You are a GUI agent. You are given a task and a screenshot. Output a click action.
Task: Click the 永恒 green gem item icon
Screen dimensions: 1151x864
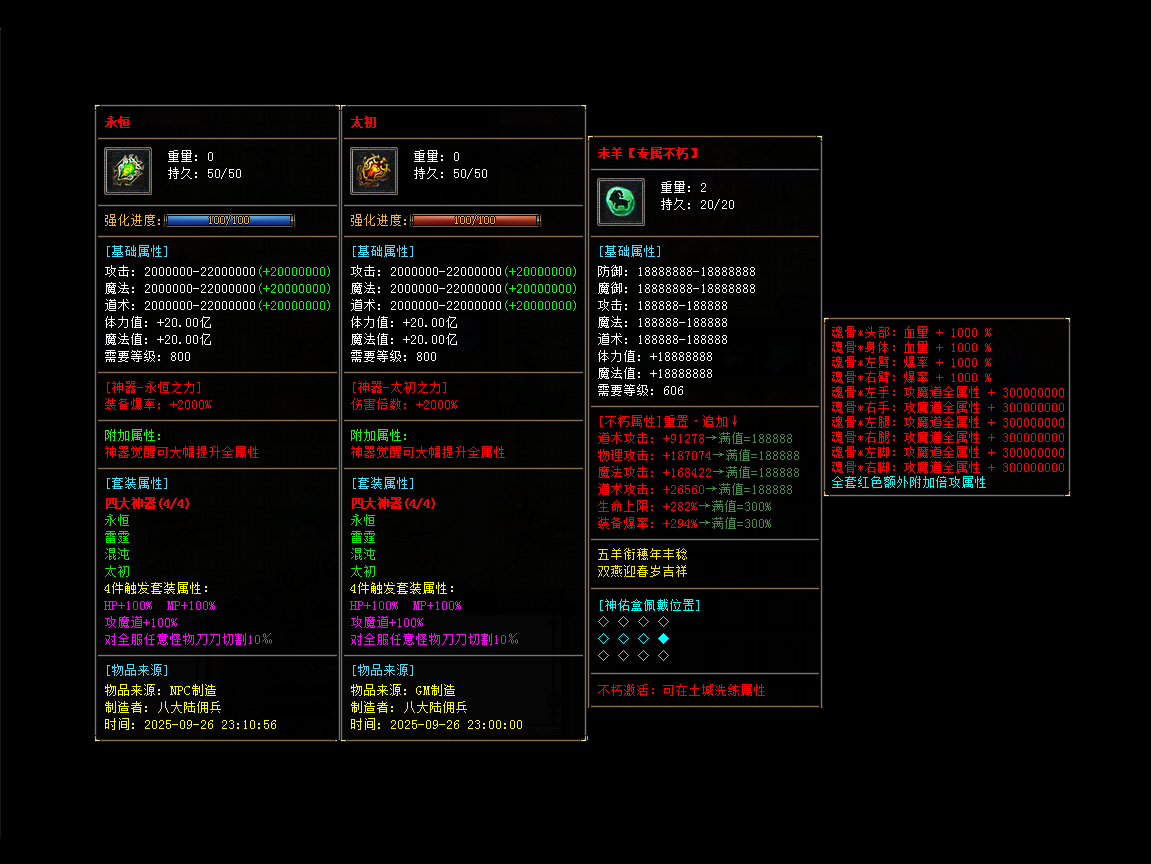pyautogui.click(x=128, y=171)
